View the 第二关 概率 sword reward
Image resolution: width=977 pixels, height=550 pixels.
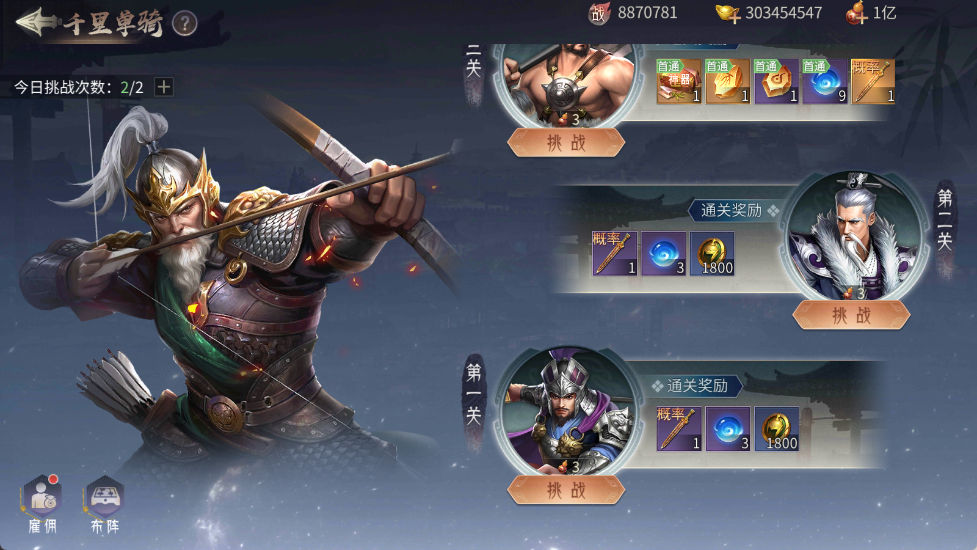(x=614, y=254)
